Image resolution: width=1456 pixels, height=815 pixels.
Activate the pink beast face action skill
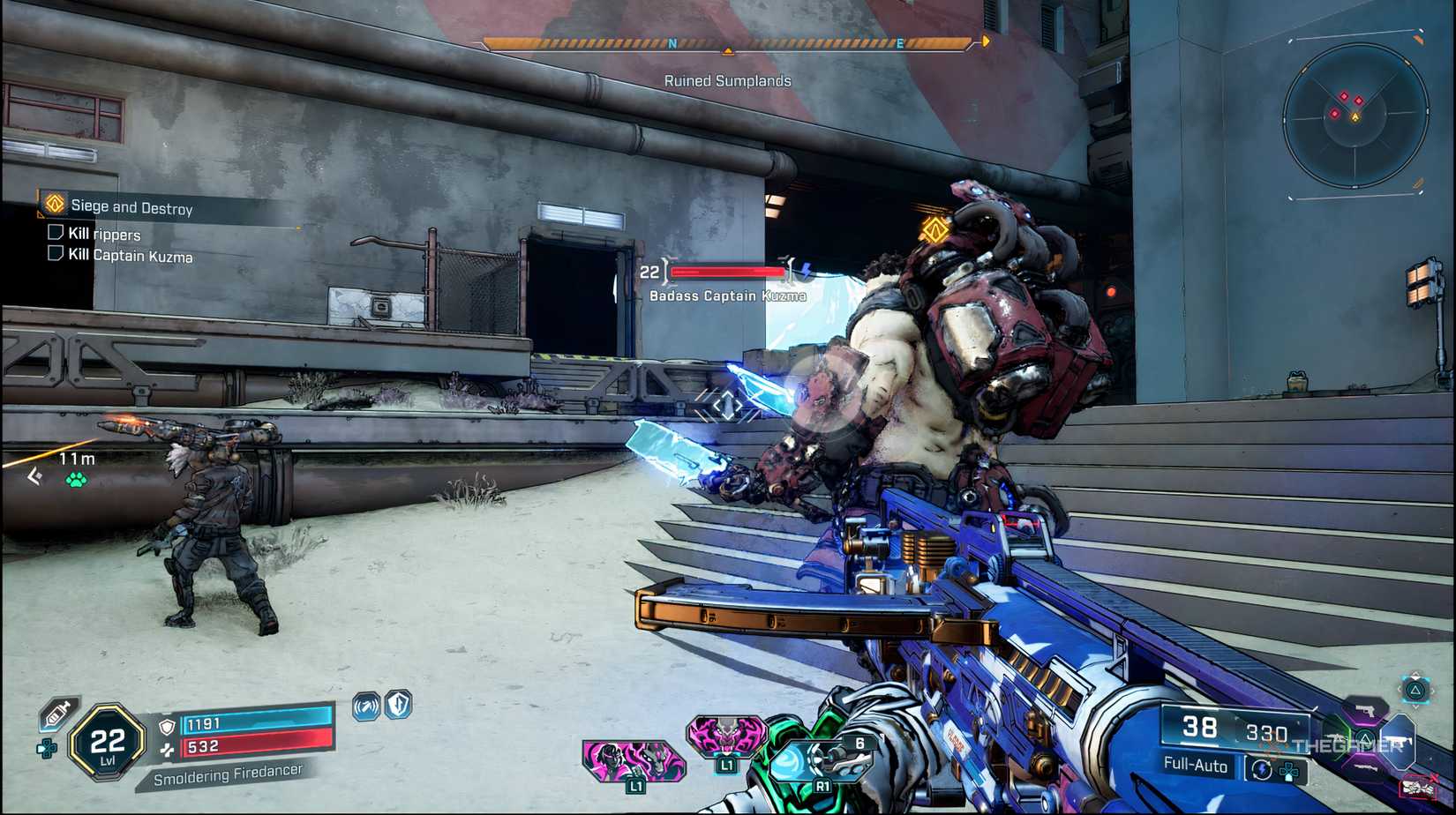[726, 737]
